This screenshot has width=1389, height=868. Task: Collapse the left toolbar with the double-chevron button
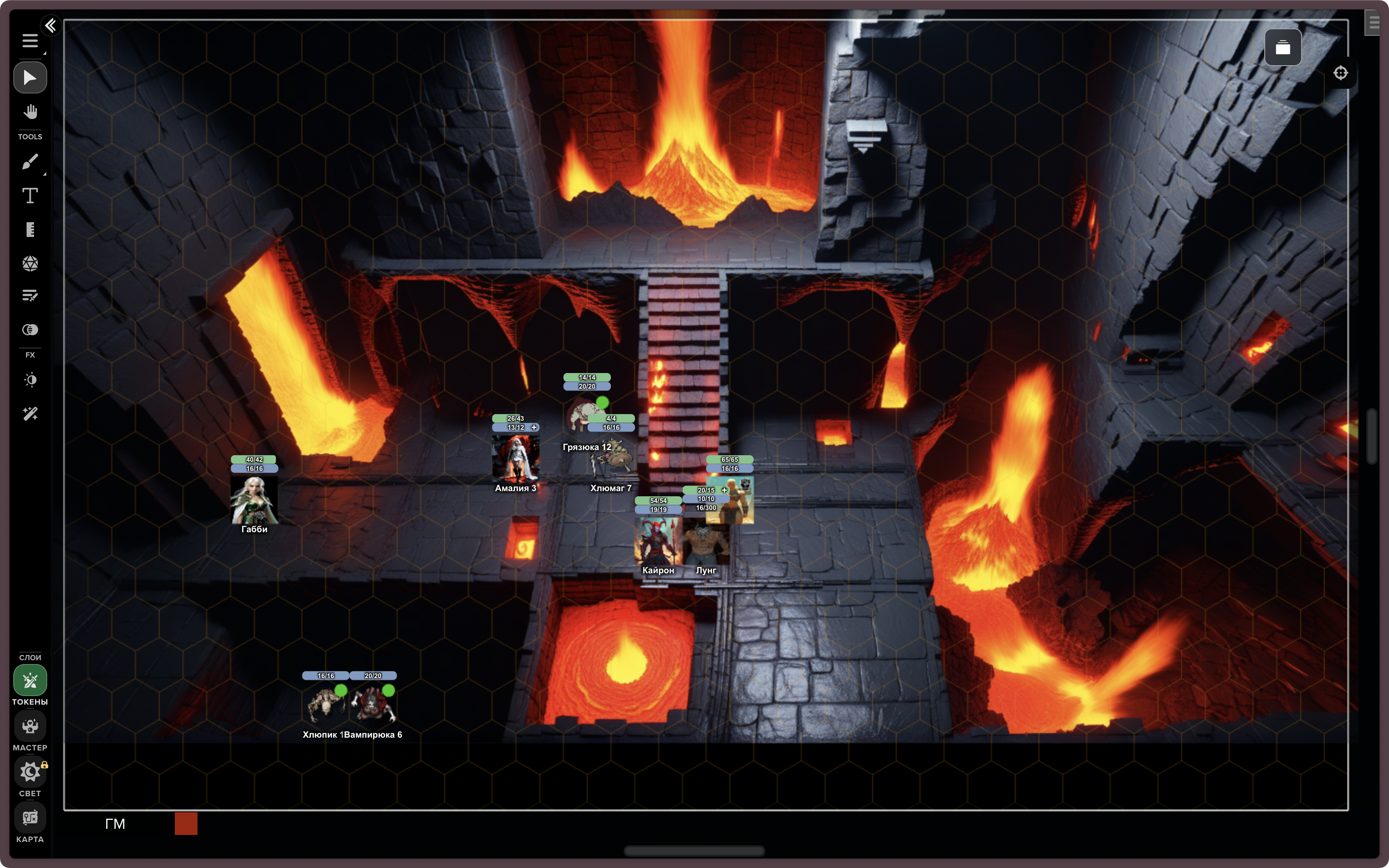51,25
